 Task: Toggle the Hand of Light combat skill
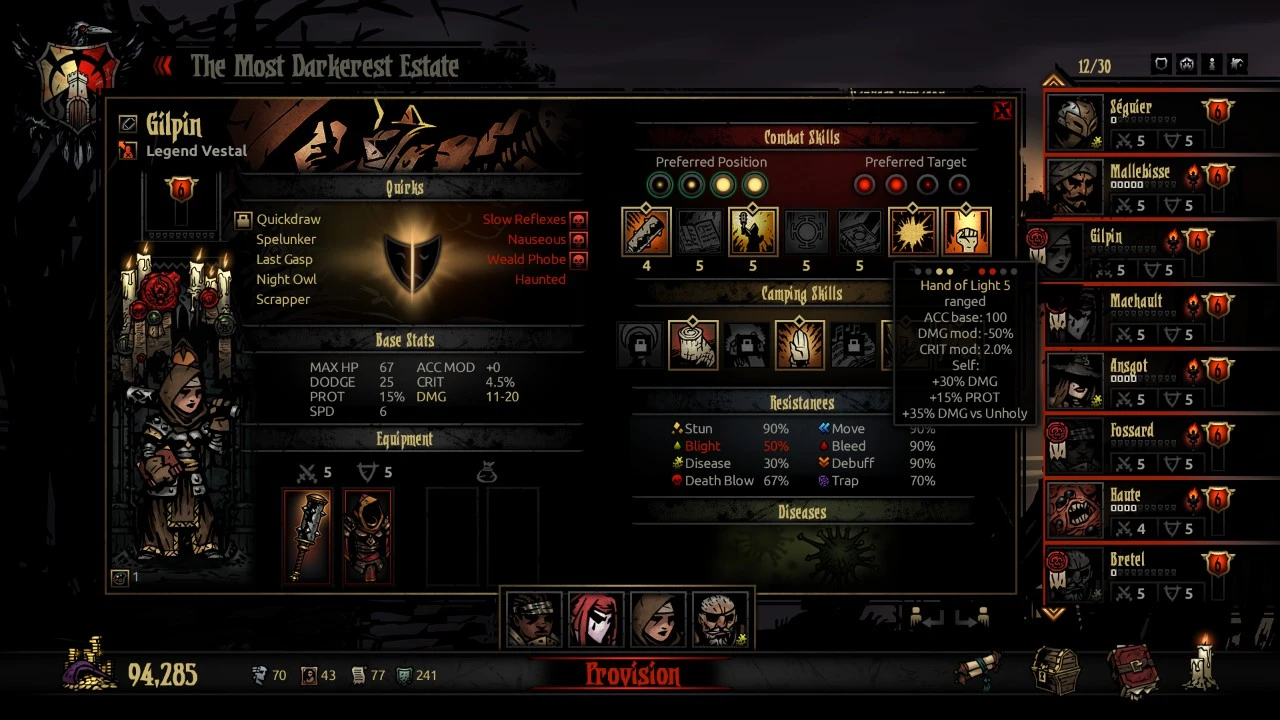coord(966,232)
